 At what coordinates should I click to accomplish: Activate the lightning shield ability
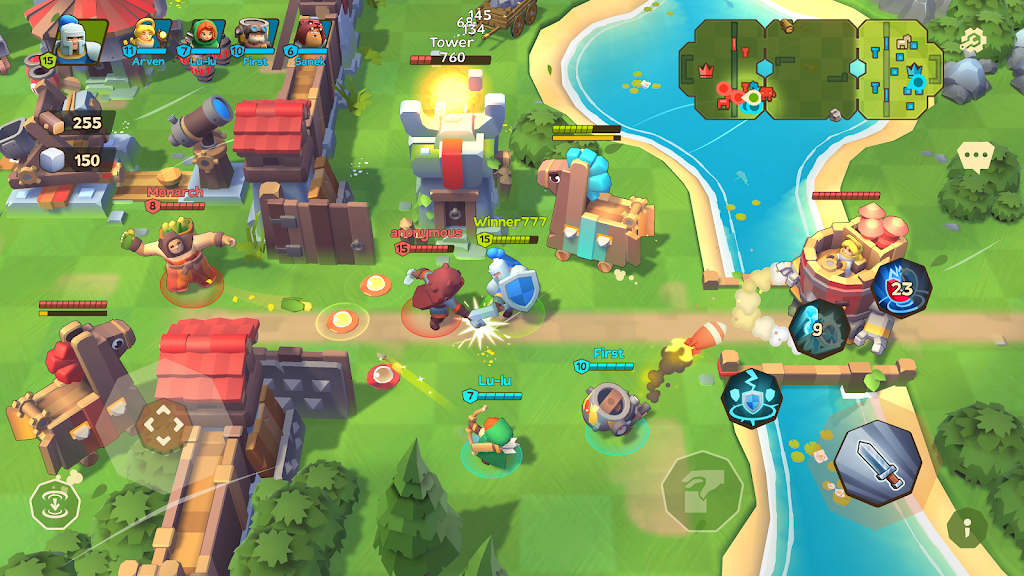(753, 397)
